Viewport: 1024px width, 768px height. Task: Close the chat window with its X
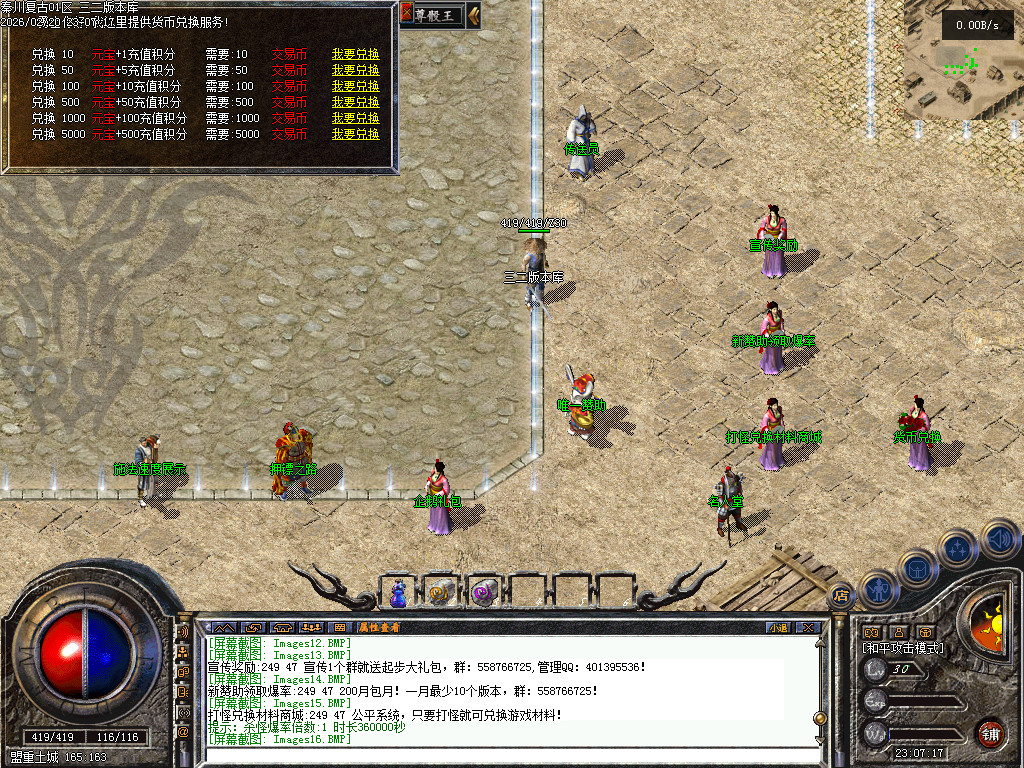tap(808, 628)
